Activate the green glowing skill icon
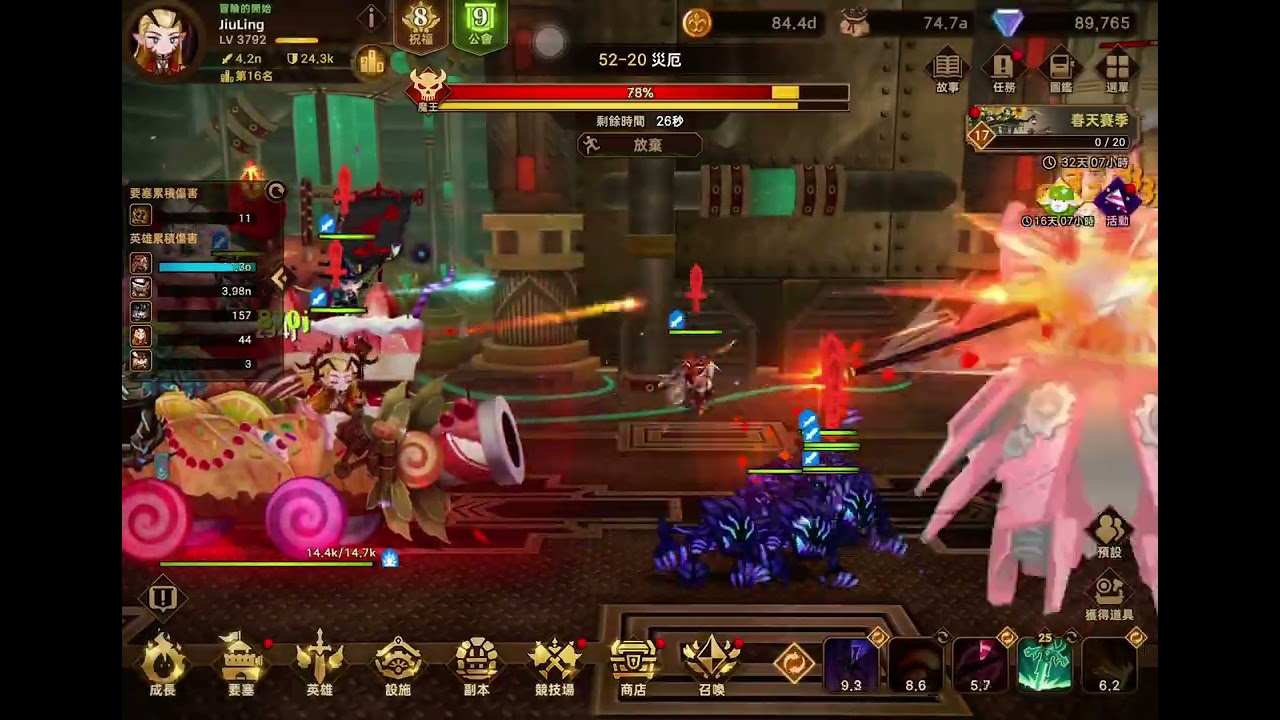This screenshot has height=720, width=1280. pos(1044,665)
